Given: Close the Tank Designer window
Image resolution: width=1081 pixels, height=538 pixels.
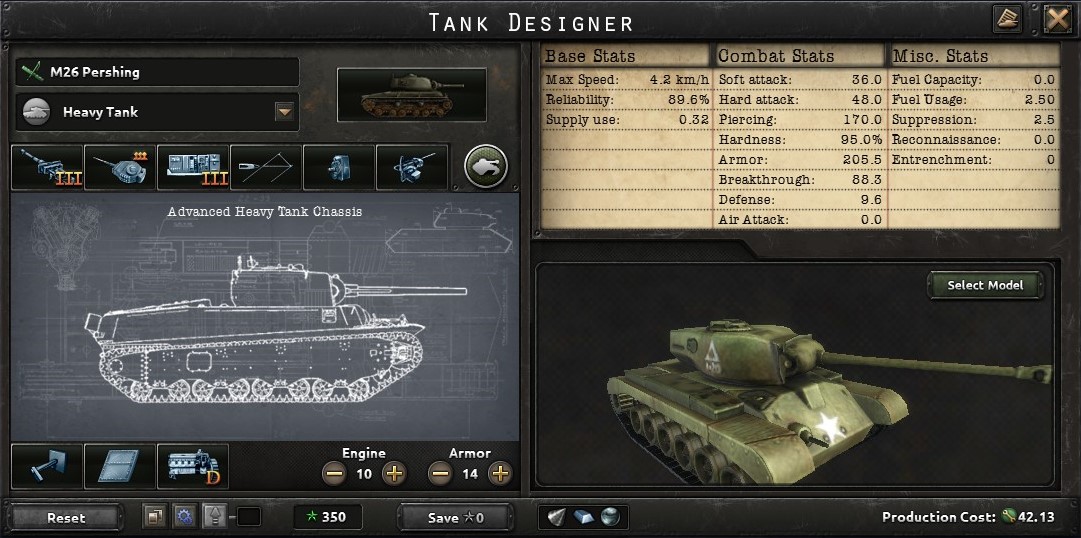Looking at the screenshot, I should pos(1058,19).
